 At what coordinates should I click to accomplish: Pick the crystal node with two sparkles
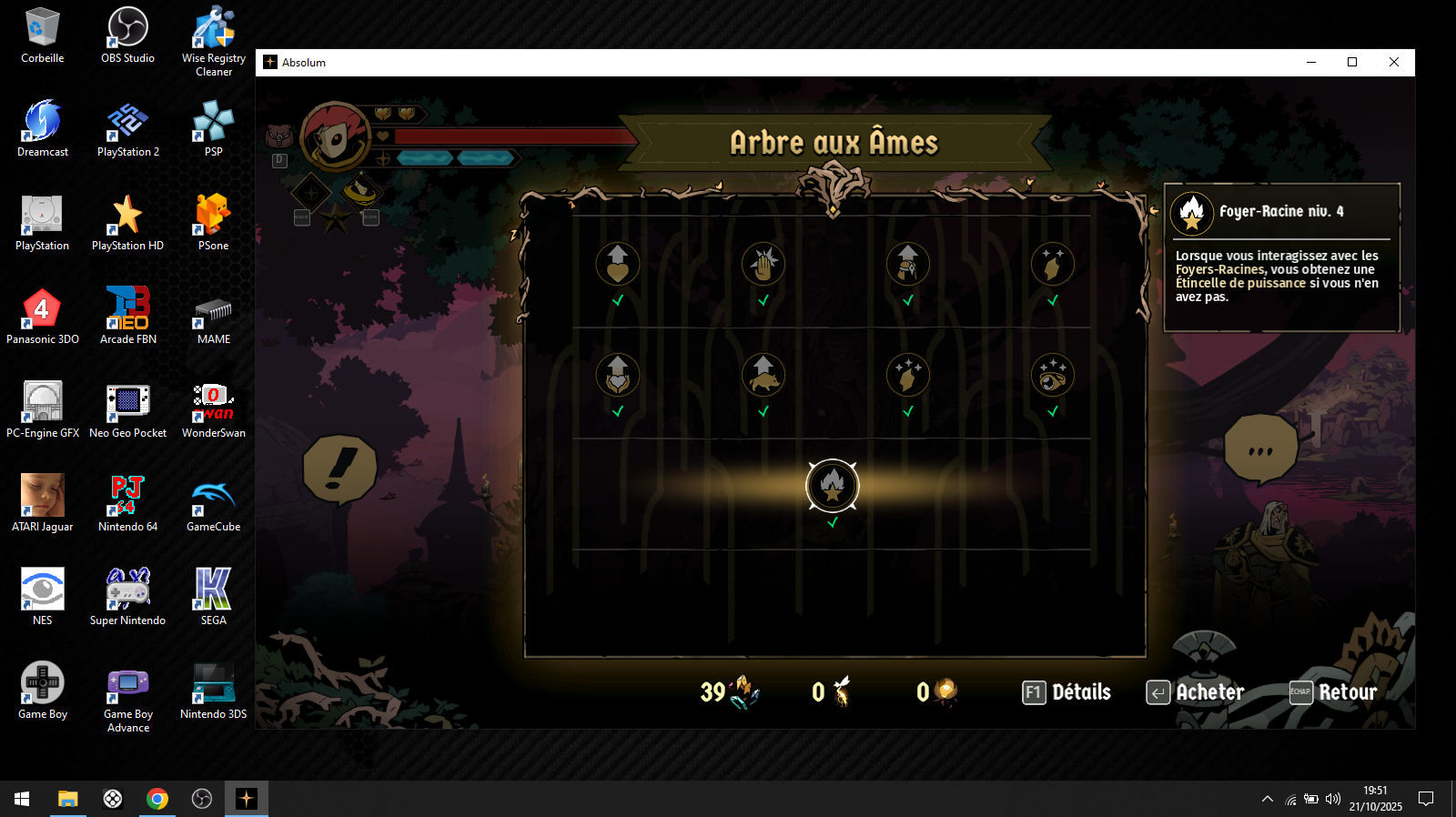(x=1052, y=264)
